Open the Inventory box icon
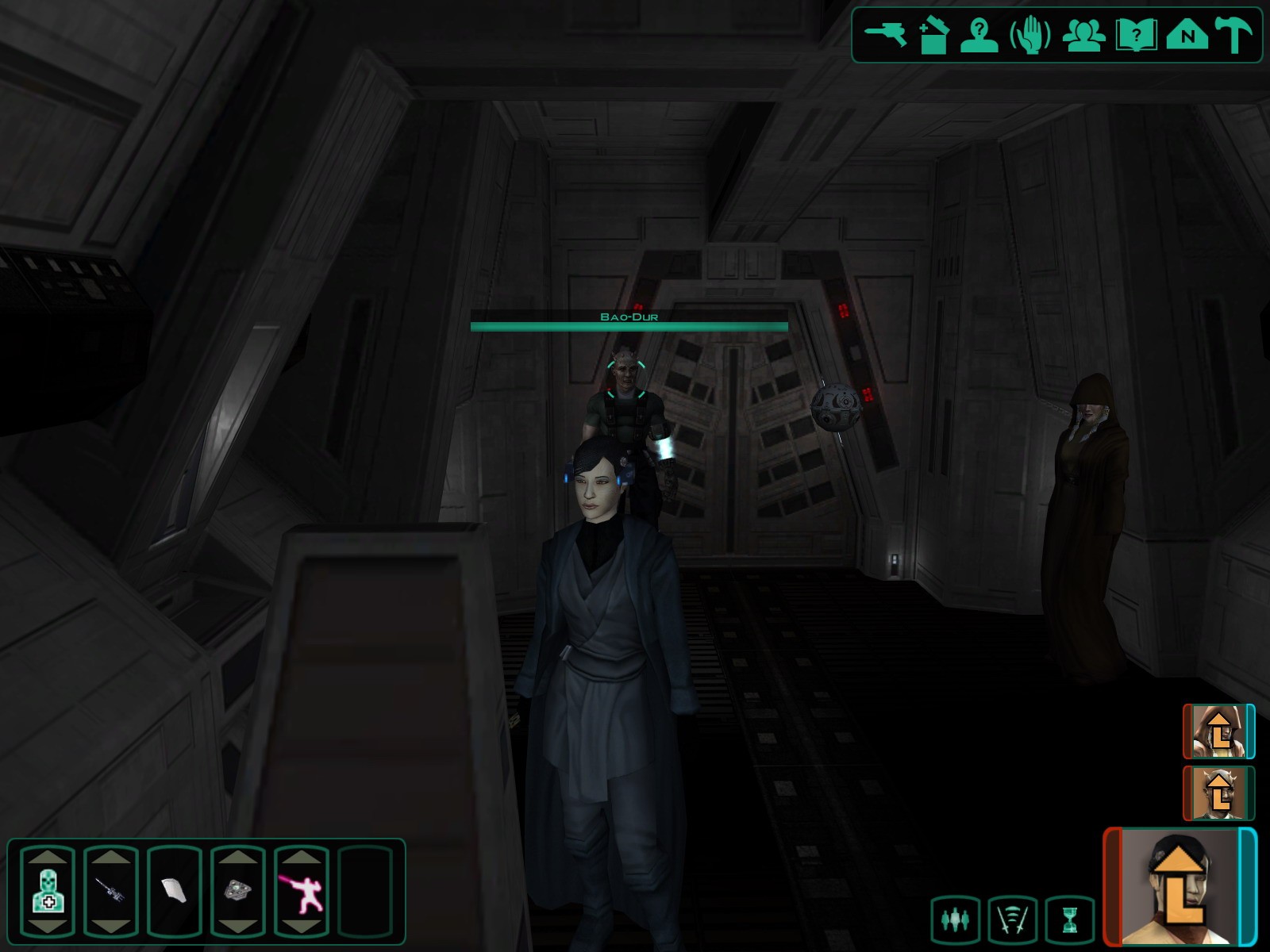Image resolution: width=1270 pixels, height=952 pixels. tap(933, 35)
